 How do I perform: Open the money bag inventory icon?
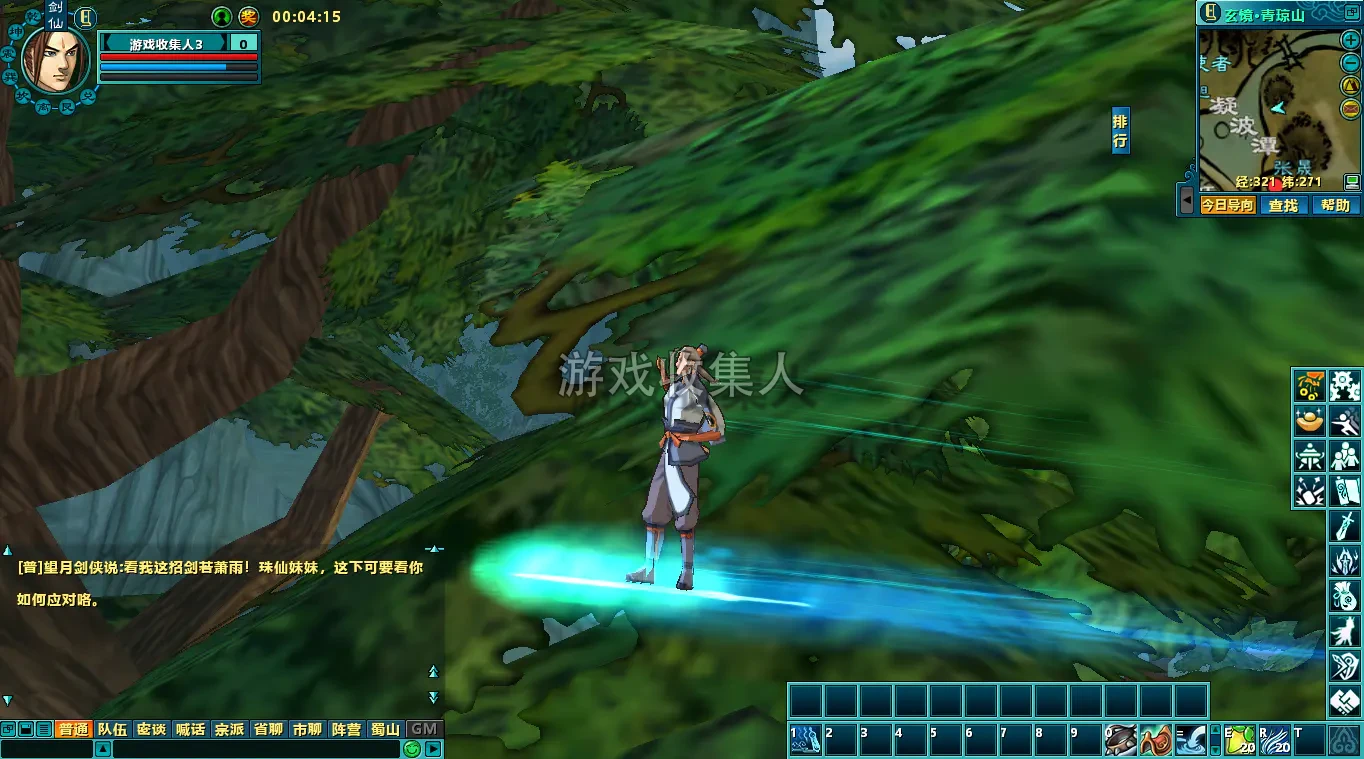[x=1345, y=596]
